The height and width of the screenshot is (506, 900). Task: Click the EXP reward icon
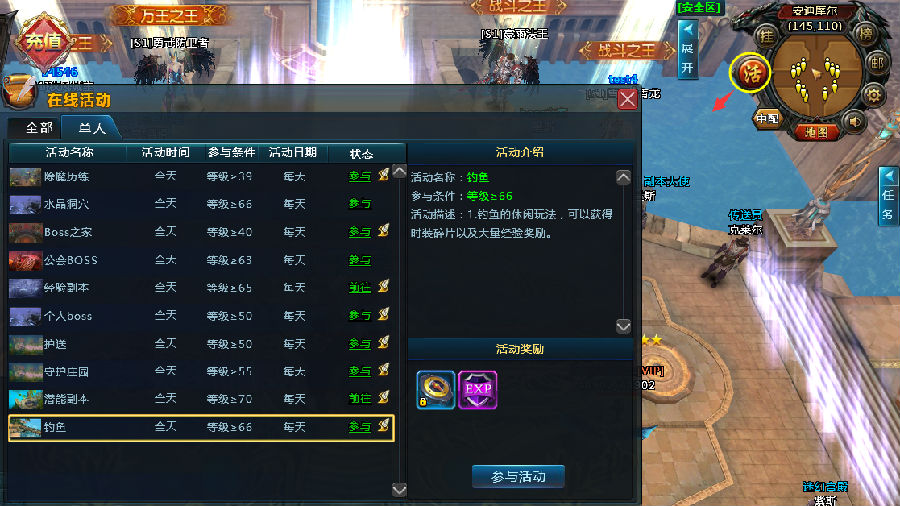[x=477, y=390]
